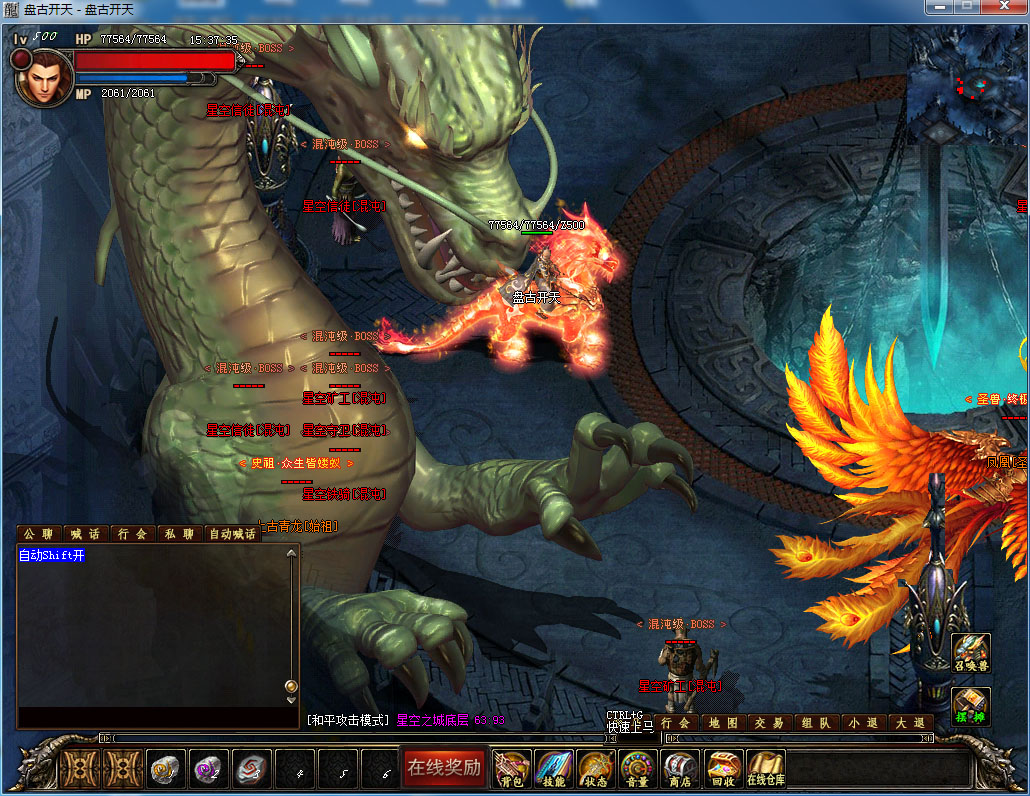Choose 大退 to exit the game
Image resolution: width=1030 pixels, height=796 pixels.
pyautogui.click(x=909, y=722)
